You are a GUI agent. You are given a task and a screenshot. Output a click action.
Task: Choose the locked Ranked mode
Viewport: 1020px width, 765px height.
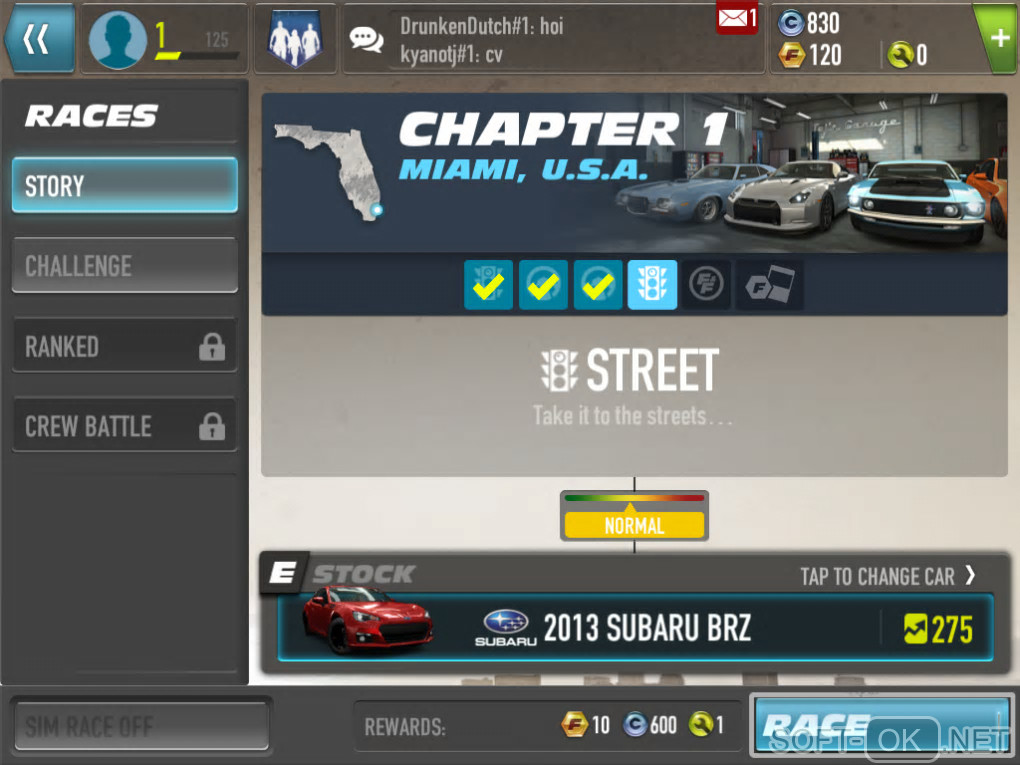coord(124,346)
